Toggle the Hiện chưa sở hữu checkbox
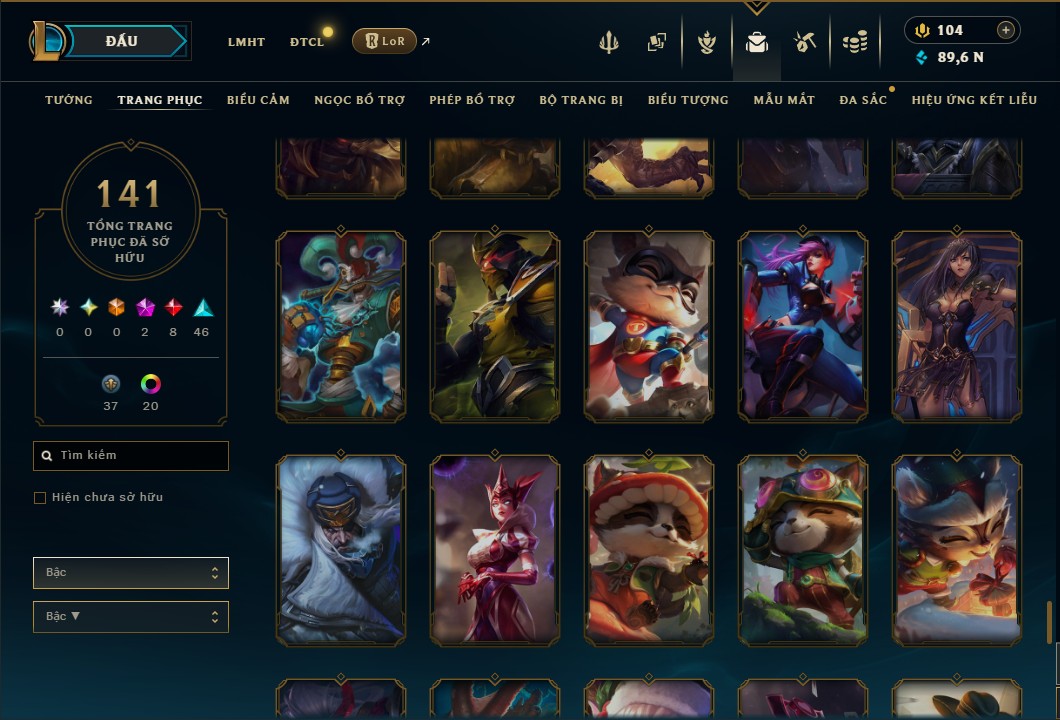This screenshot has height=720, width=1060. pyautogui.click(x=40, y=498)
